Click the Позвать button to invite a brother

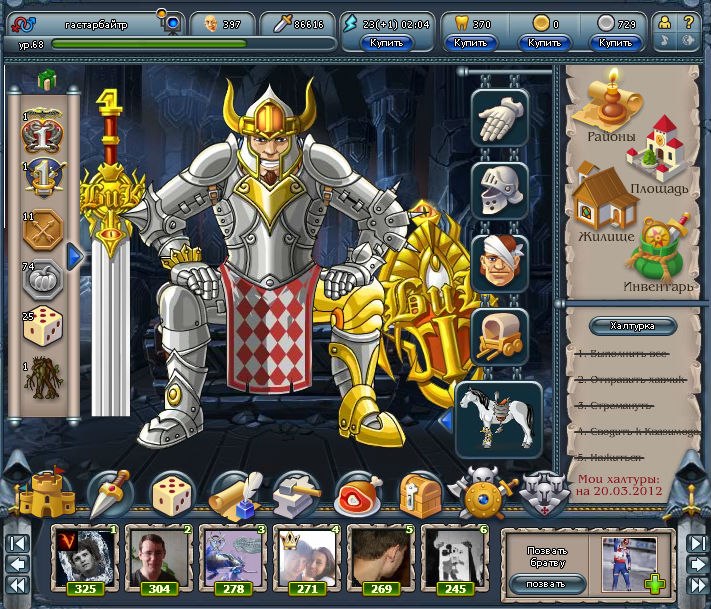(544, 583)
